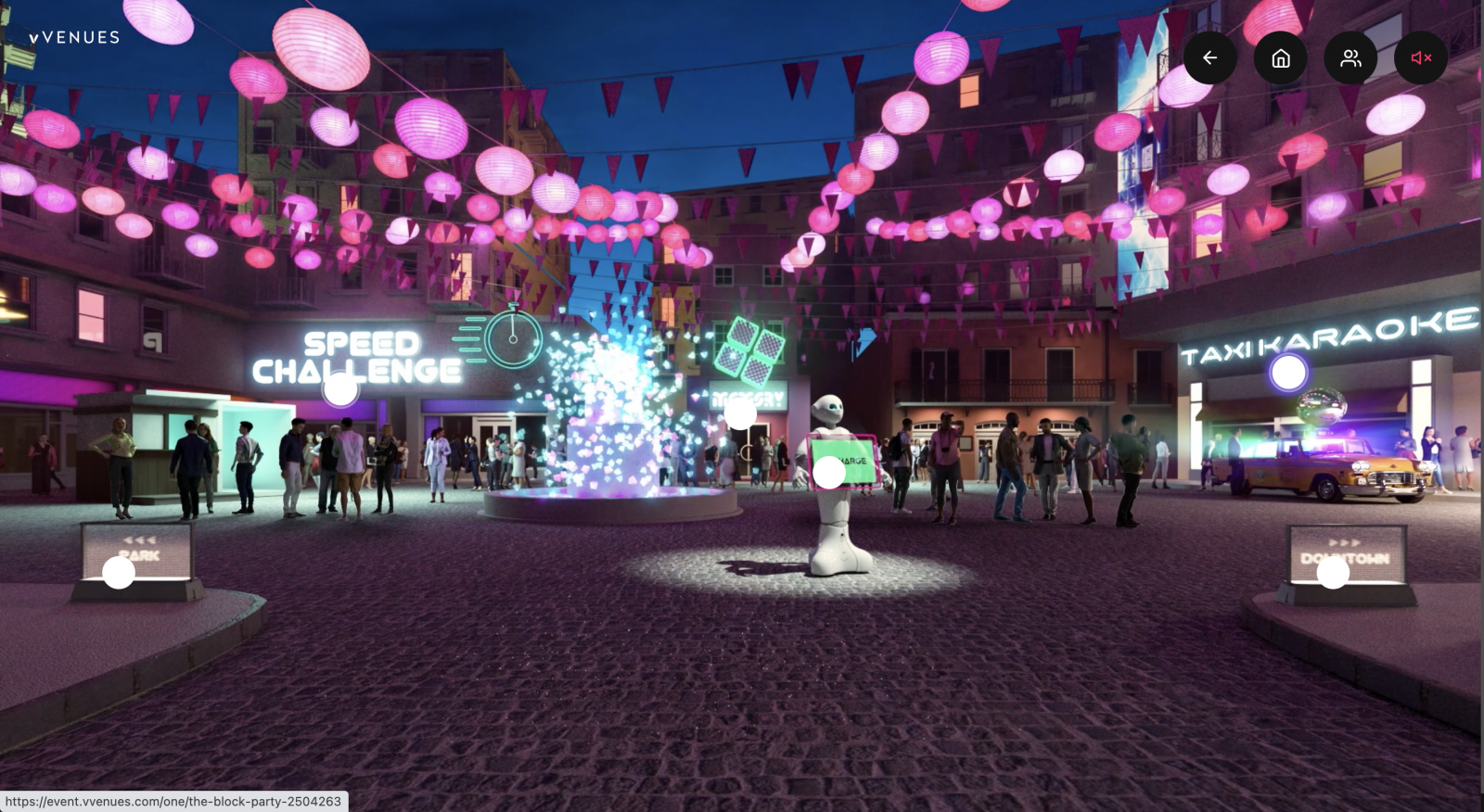This screenshot has height=812, width=1484.
Task: Toggle the muted sound button
Action: pos(1421,58)
